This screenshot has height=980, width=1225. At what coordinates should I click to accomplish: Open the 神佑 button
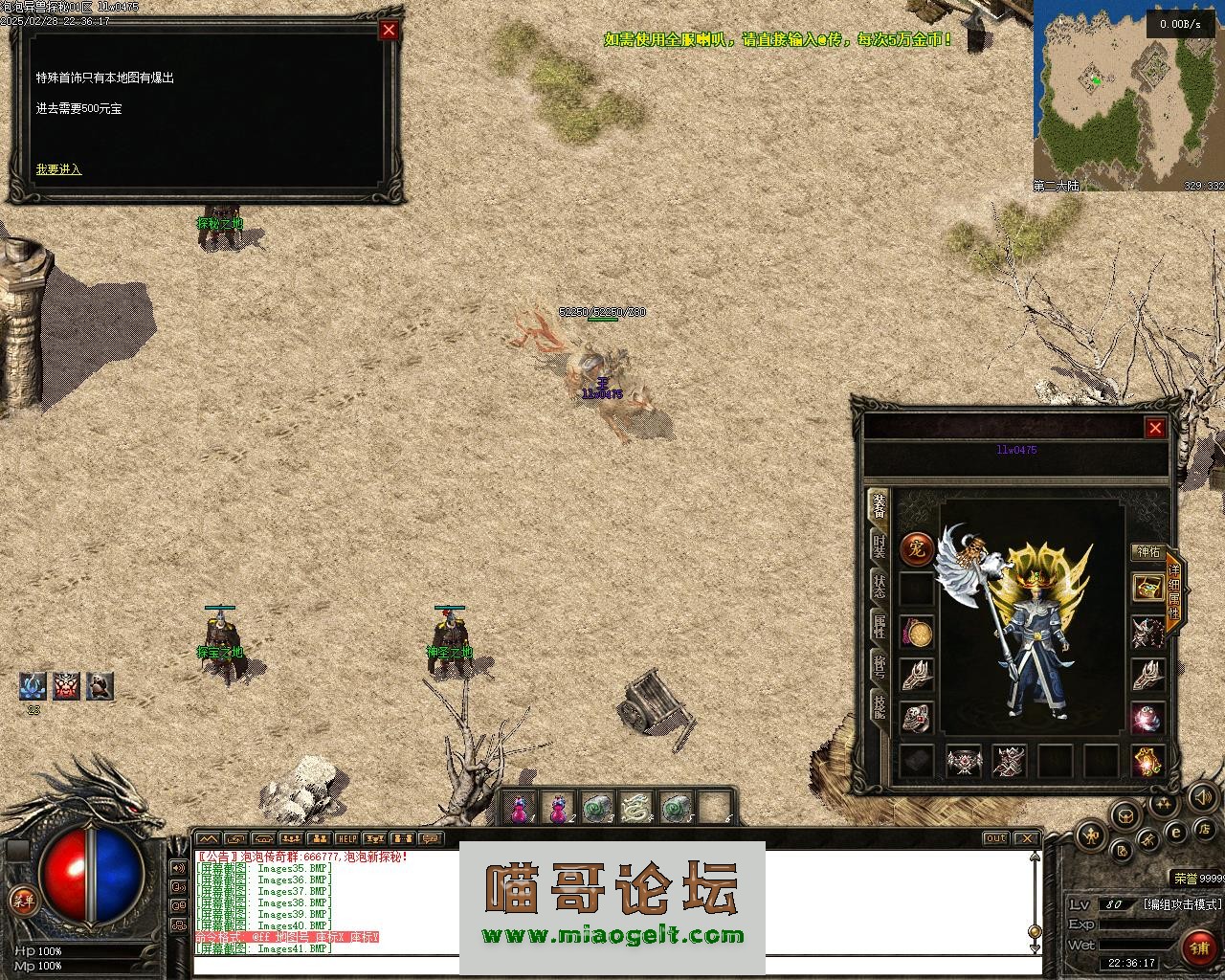coord(1147,552)
